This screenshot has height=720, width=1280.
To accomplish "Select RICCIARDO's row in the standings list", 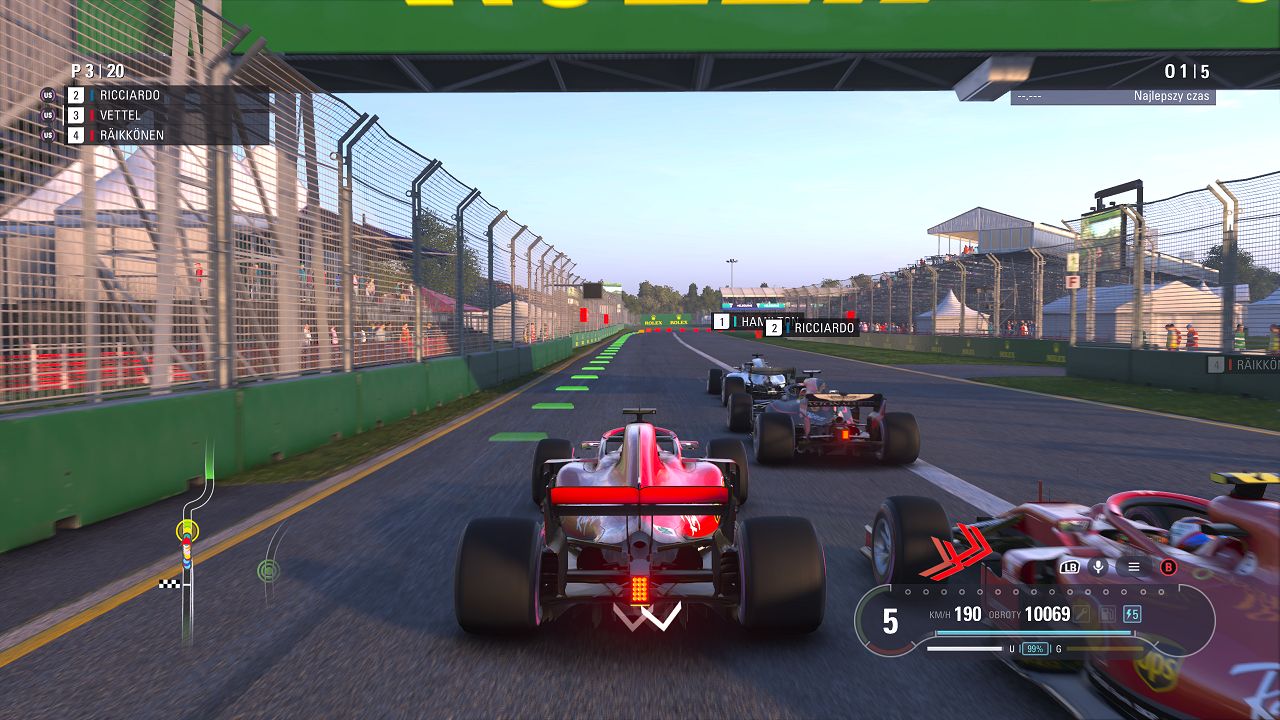I will (x=130, y=95).
